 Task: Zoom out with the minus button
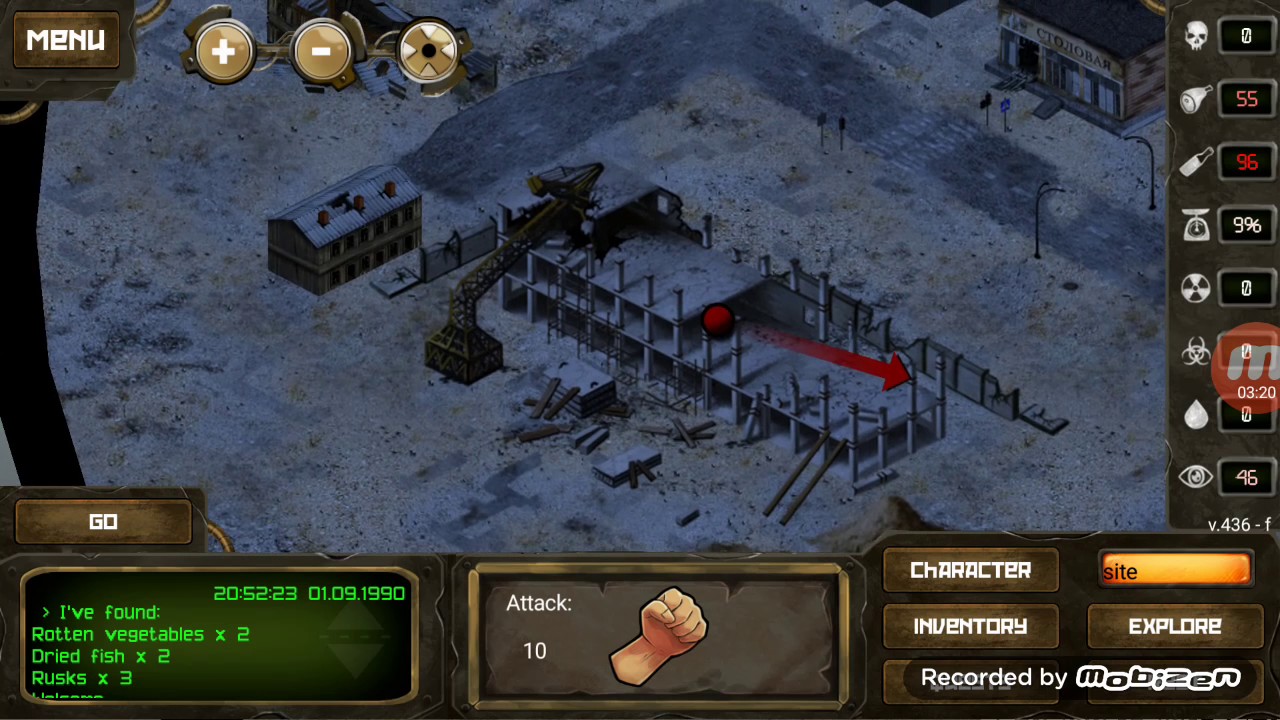[321, 50]
